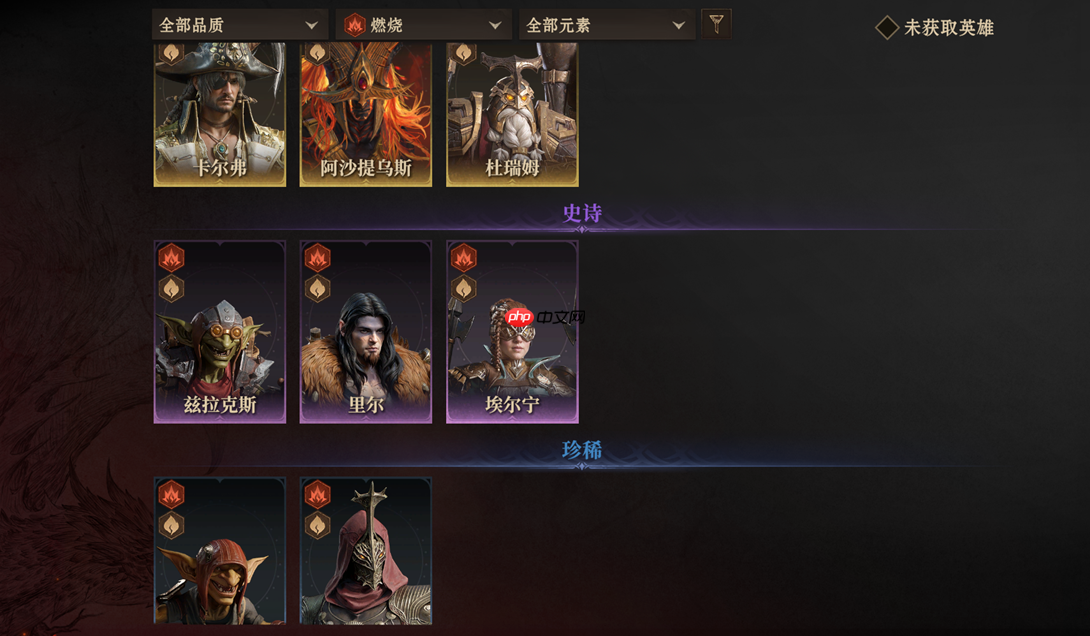Select the hero card 阿沙提乌斯
This screenshot has height=636, width=1090.
(366, 114)
